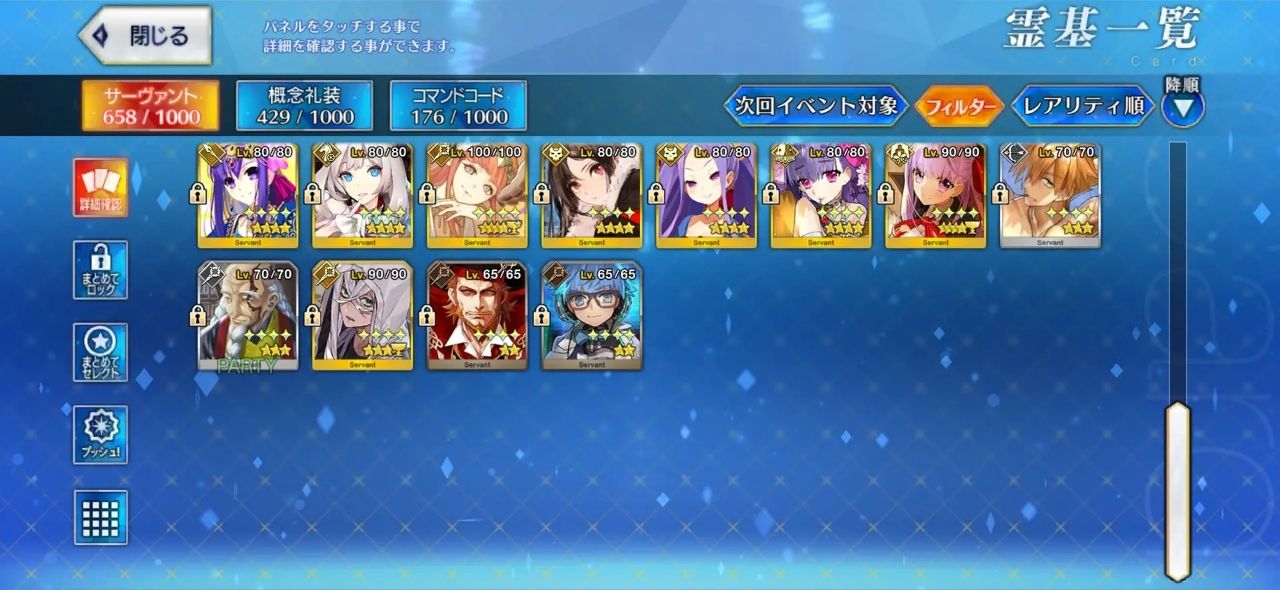Show the コマンドコード tab
Image resolution: width=1280 pixels, height=590 pixels.
pyautogui.click(x=458, y=106)
